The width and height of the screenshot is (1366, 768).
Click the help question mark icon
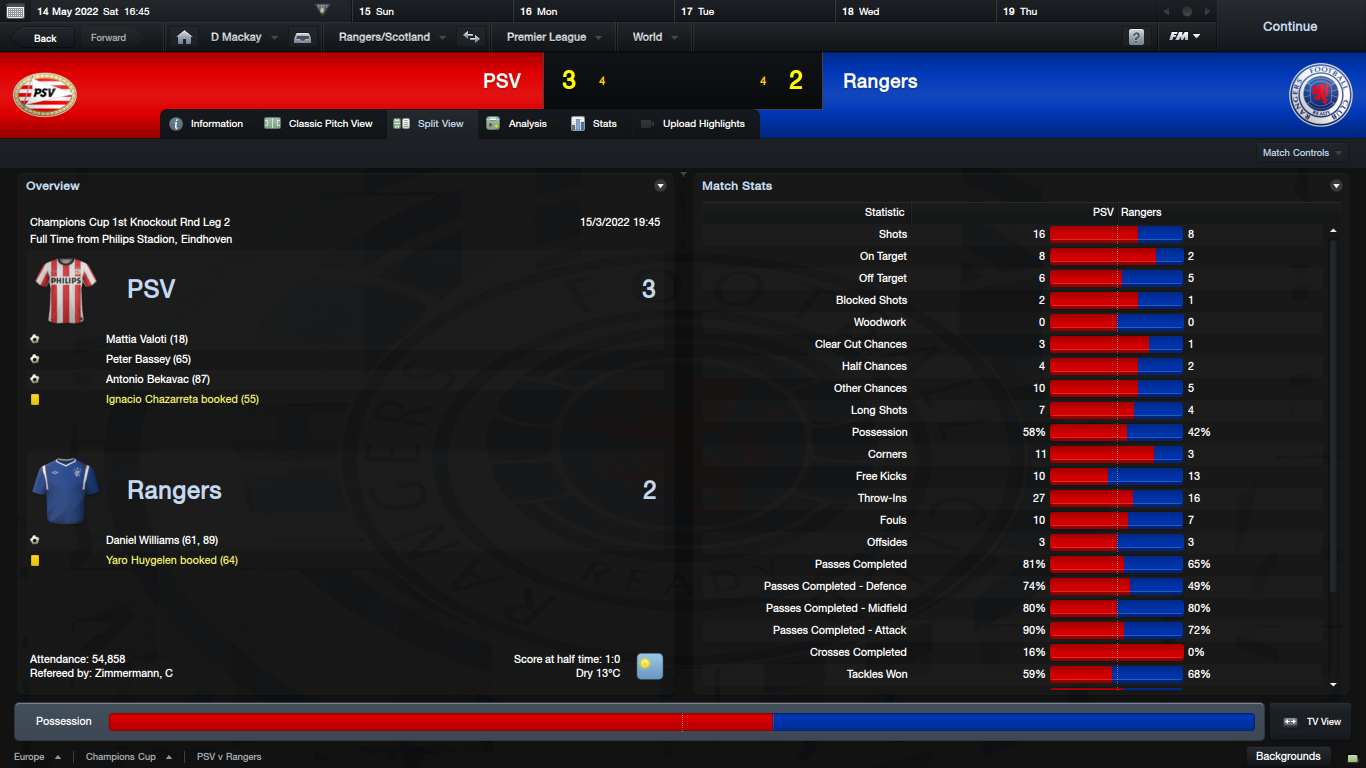click(x=1136, y=37)
